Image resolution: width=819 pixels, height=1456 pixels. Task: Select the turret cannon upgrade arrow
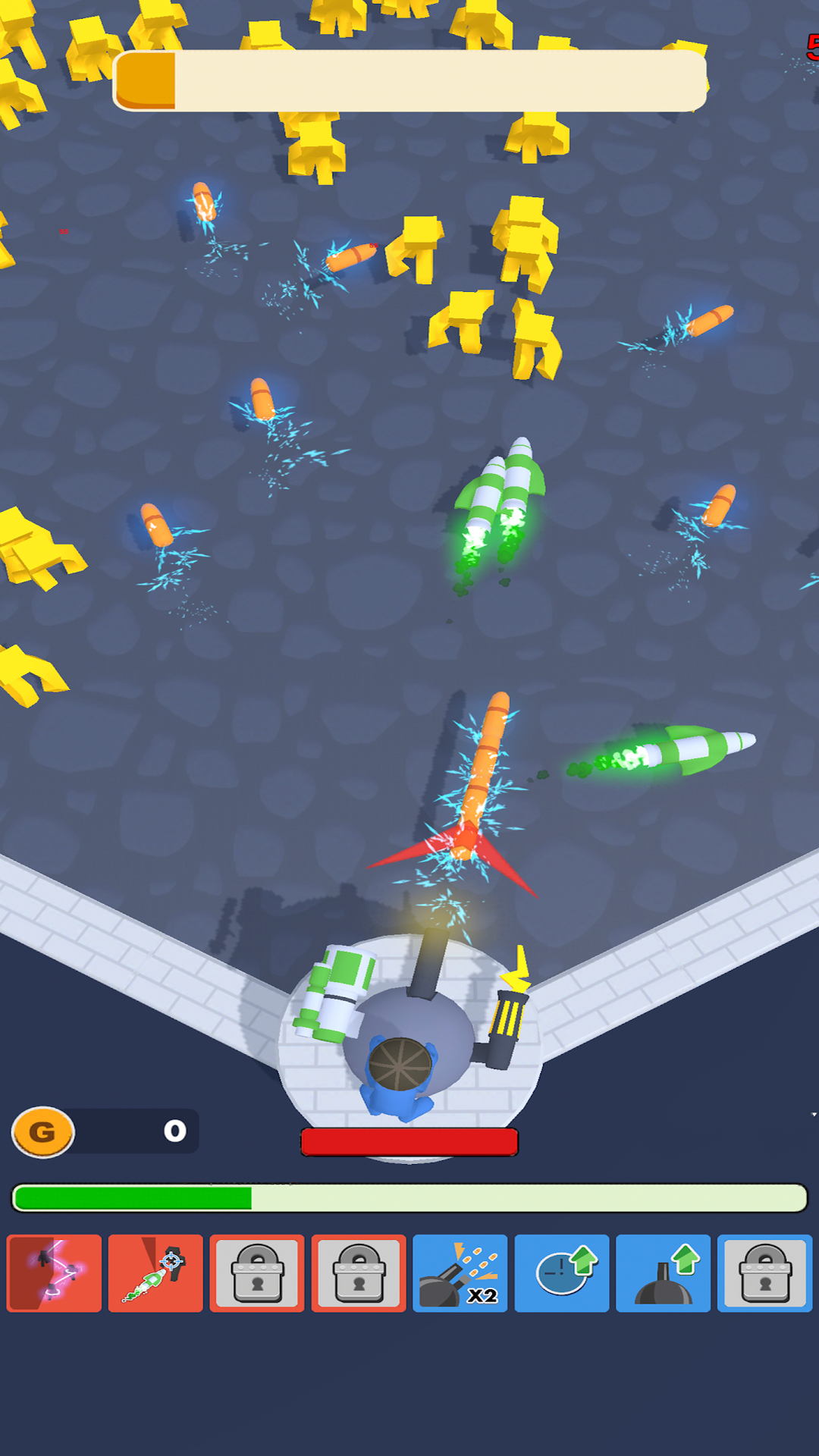coord(663,1273)
